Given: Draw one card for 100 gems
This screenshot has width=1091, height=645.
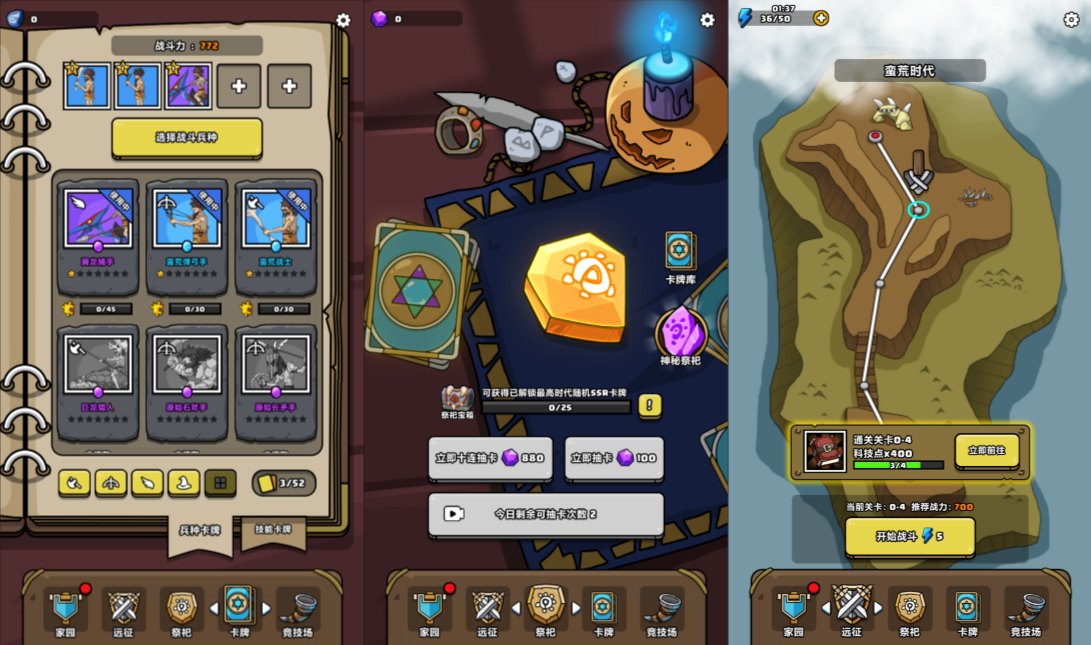Looking at the screenshot, I should point(614,458).
